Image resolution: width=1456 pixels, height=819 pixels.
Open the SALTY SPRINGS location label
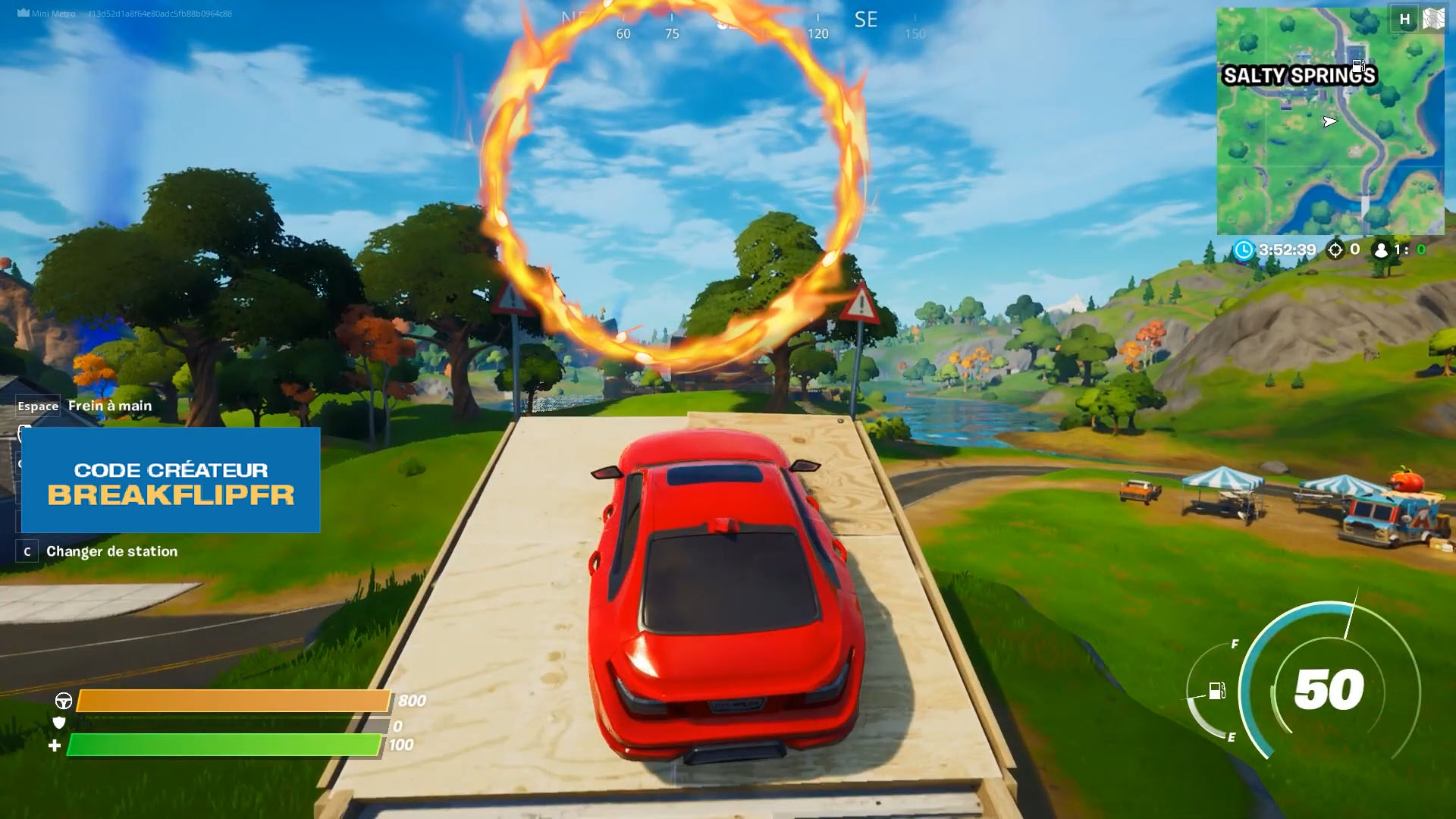pyautogui.click(x=1299, y=76)
